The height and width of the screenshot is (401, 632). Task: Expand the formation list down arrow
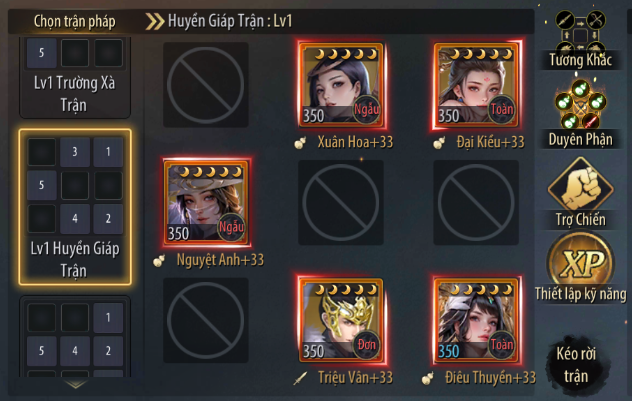(x=75, y=383)
